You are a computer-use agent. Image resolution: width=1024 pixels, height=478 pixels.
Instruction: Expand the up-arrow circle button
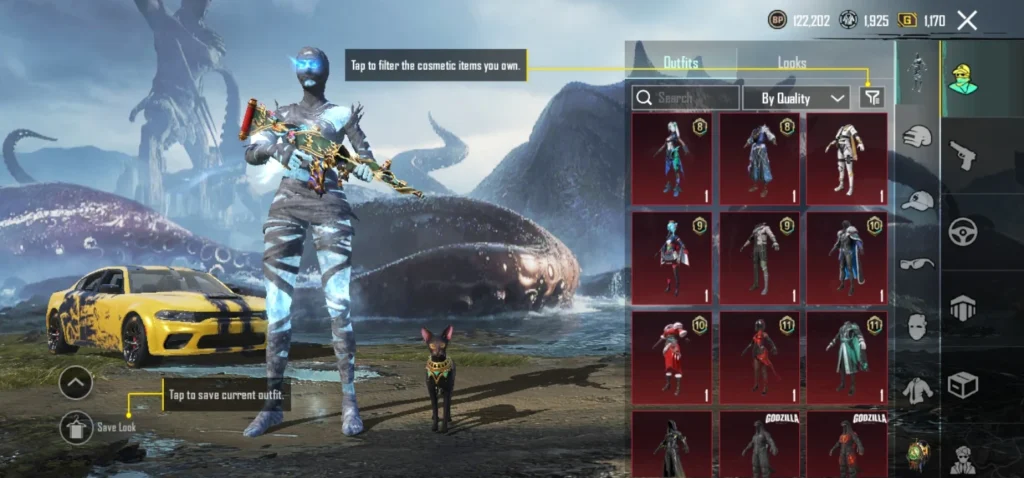pyautogui.click(x=76, y=383)
